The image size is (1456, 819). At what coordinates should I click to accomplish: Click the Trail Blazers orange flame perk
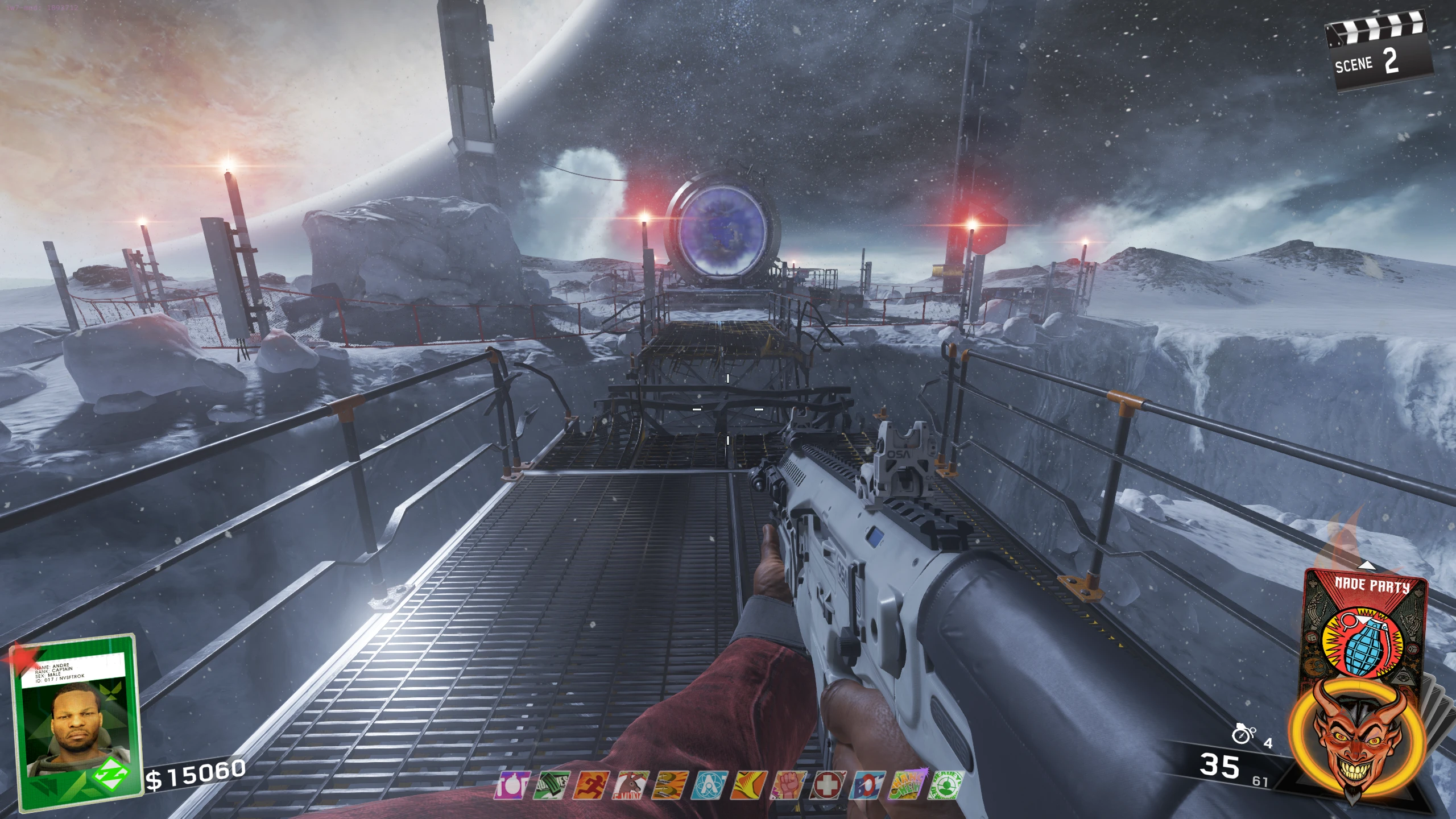tap(748, 785)
